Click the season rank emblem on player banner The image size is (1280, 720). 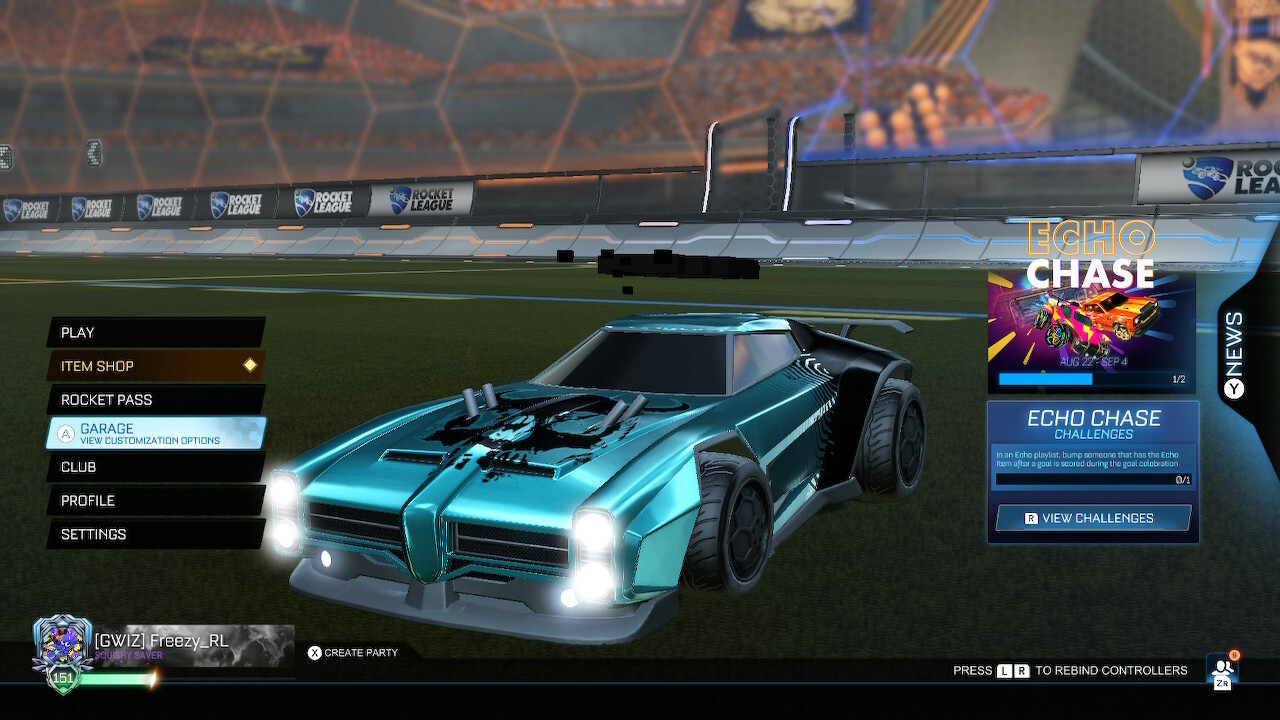pyautogui.click(x=60, y=640)
